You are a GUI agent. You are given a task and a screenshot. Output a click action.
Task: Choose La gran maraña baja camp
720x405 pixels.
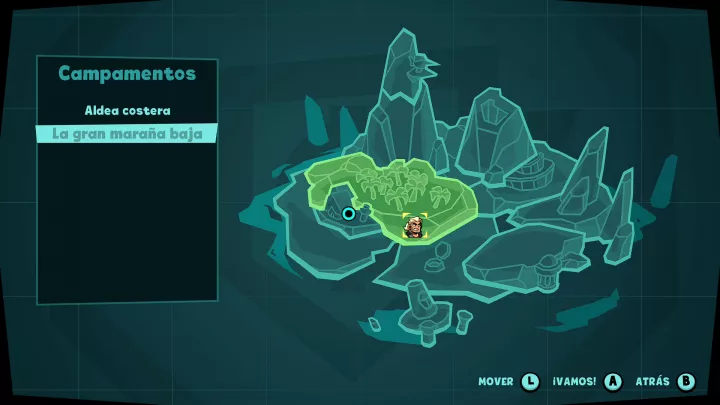127,133
